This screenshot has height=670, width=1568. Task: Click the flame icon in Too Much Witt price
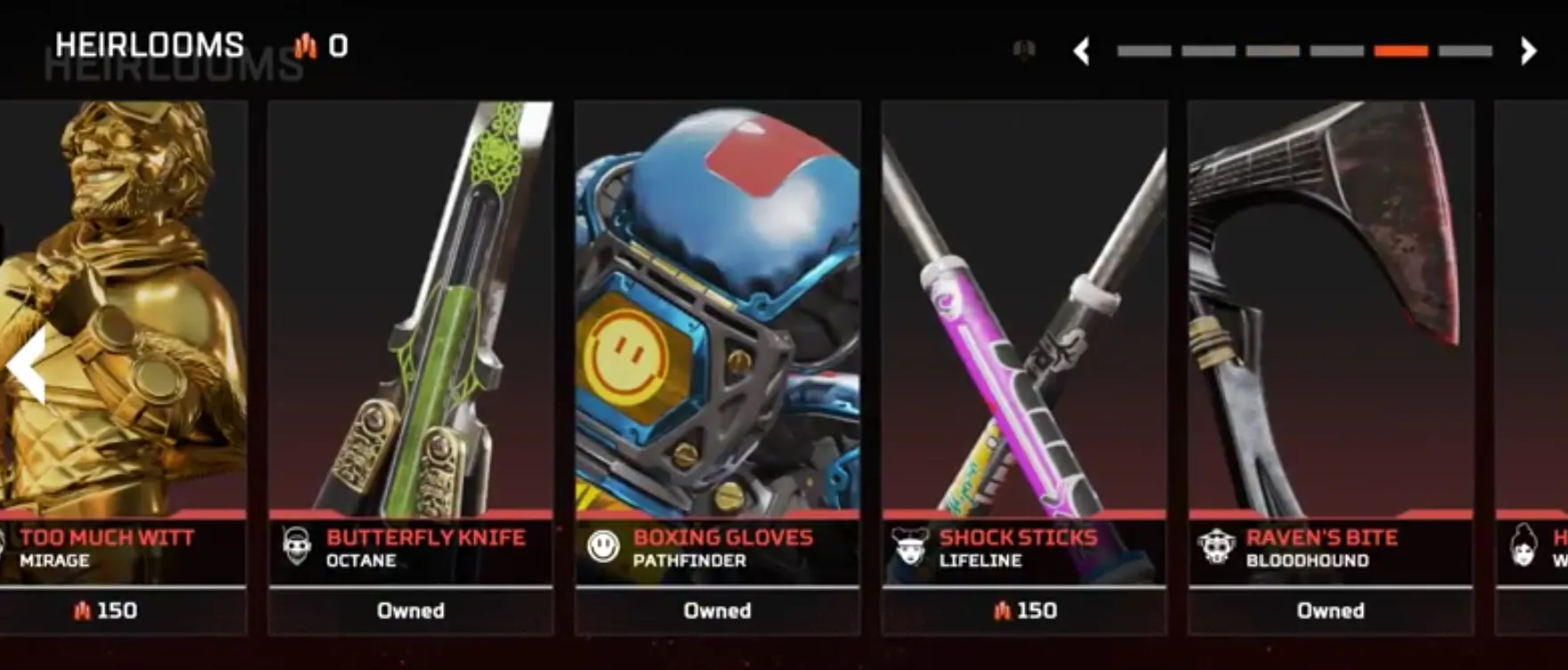[x=85, y=611]
